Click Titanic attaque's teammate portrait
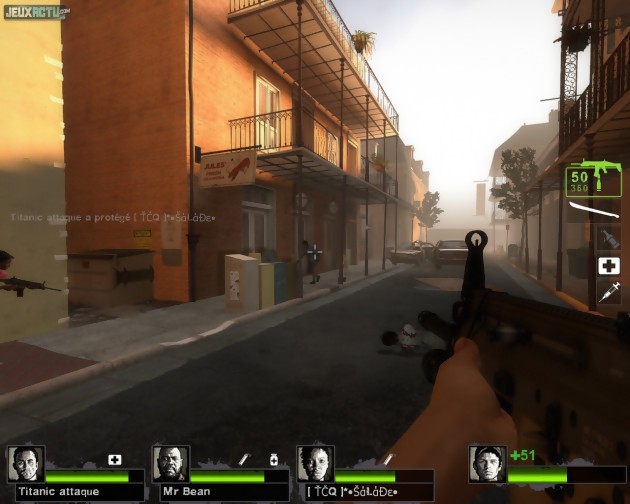Image resolution: width=630 pixels, height=504 pixels. click(x=26, y=465)
